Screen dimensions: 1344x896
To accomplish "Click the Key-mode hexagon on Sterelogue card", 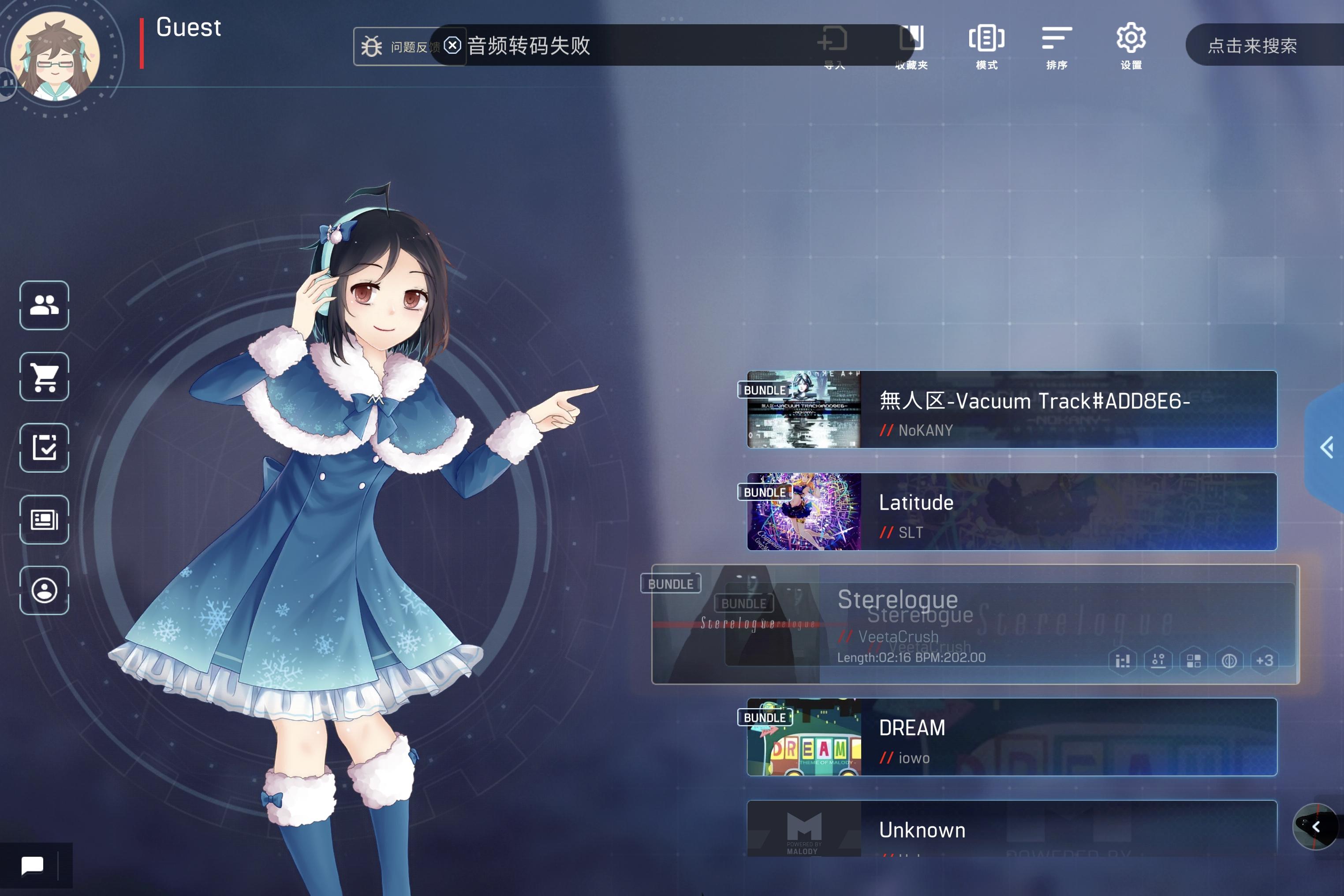I will click(1122, 661).
